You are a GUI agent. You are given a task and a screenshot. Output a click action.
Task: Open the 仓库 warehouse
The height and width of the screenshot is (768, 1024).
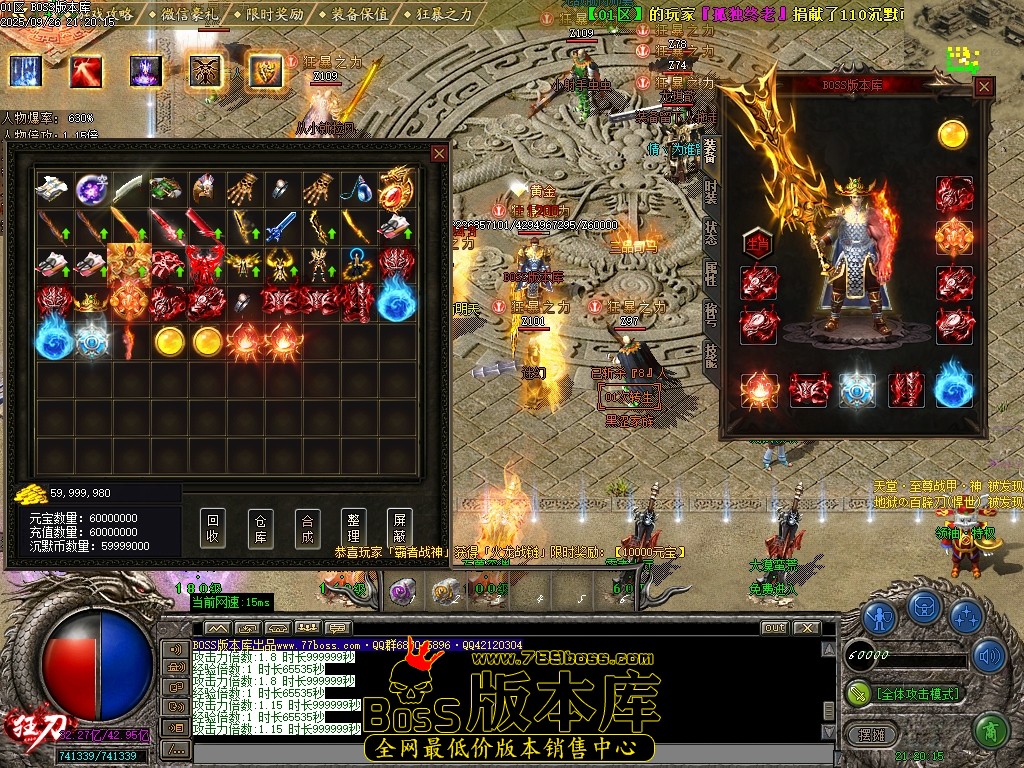point(260,528)
